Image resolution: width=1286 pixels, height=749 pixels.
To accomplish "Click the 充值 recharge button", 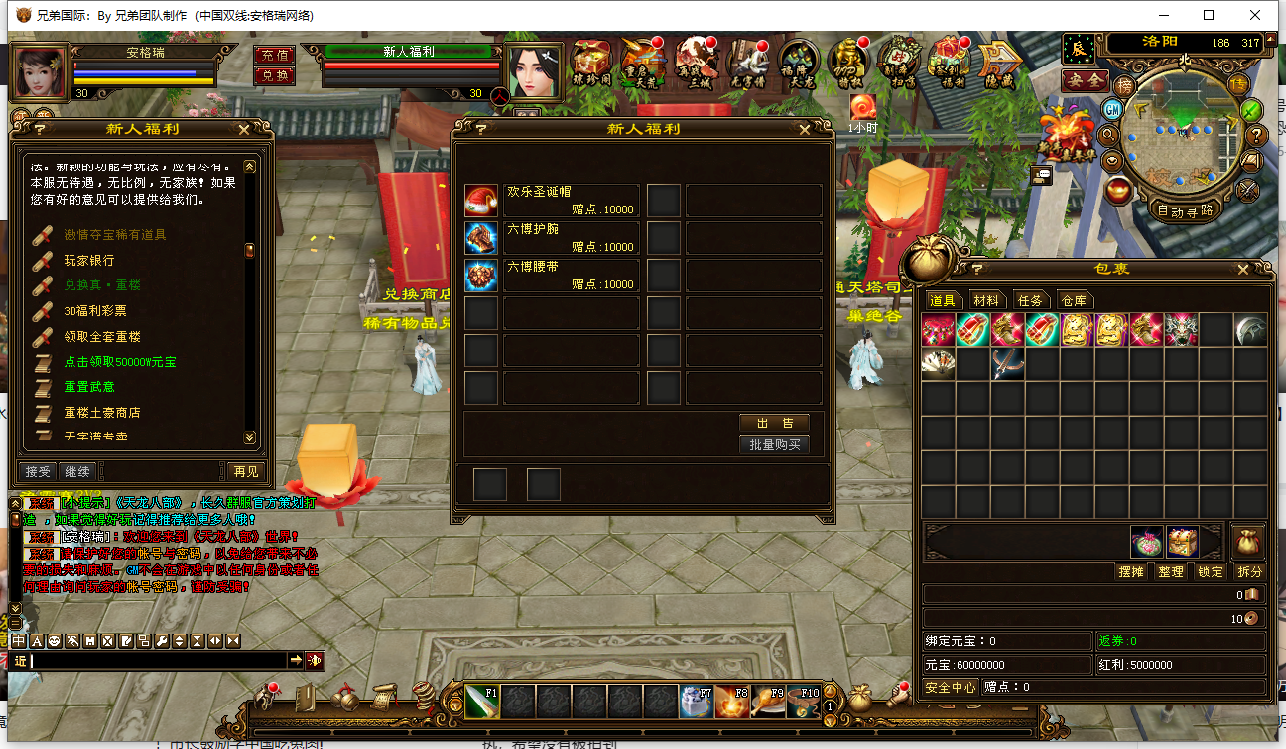I will (274, 56).
